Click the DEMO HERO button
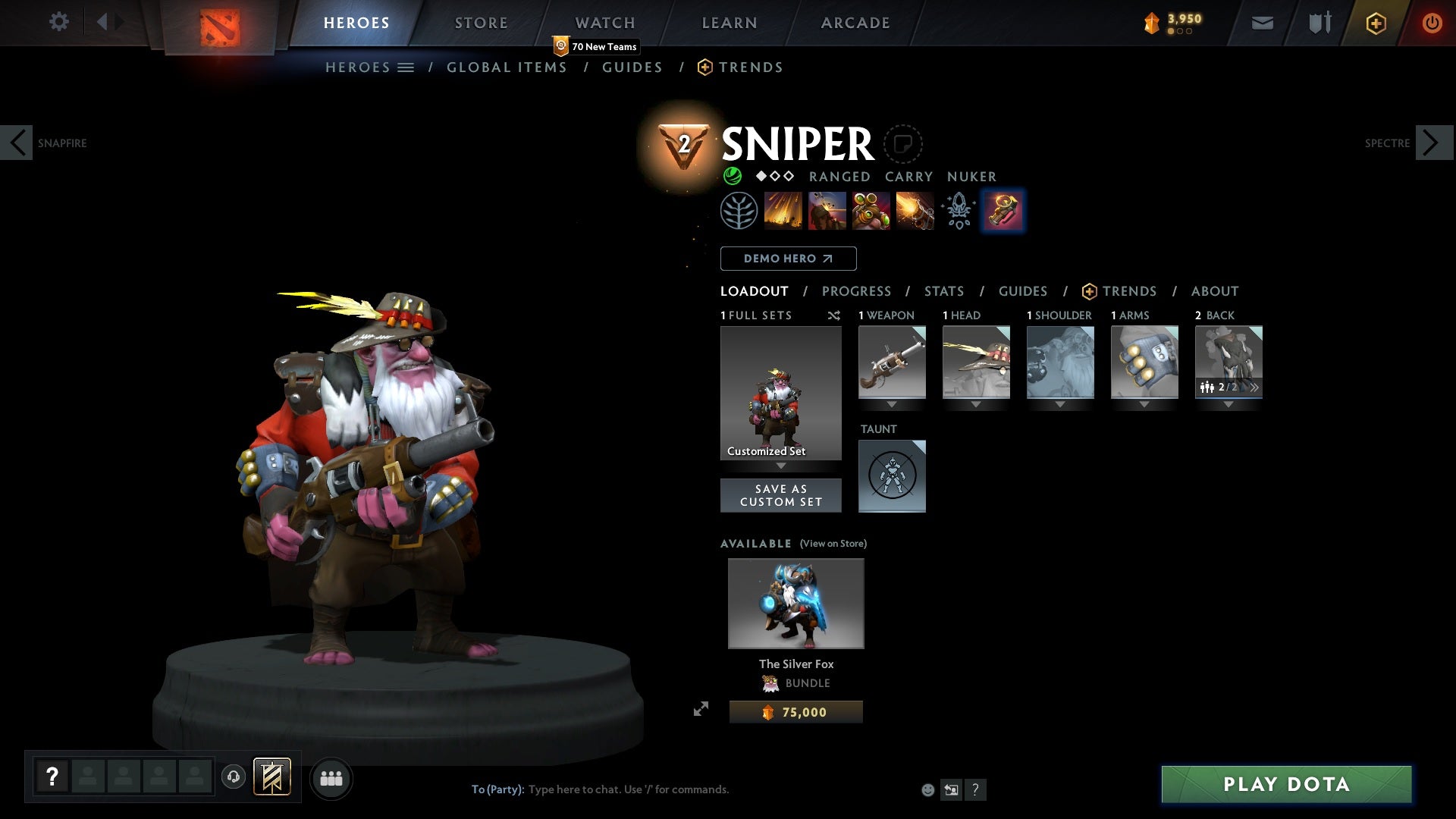The image size is (1456, 819). (x=788, y=259)
